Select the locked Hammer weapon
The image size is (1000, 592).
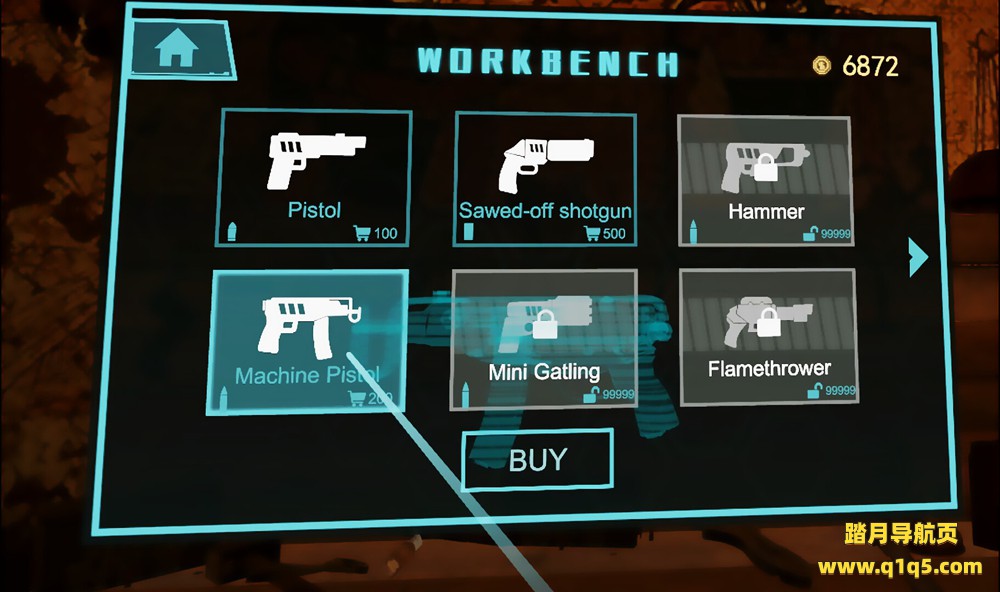[x=765, y=180]
